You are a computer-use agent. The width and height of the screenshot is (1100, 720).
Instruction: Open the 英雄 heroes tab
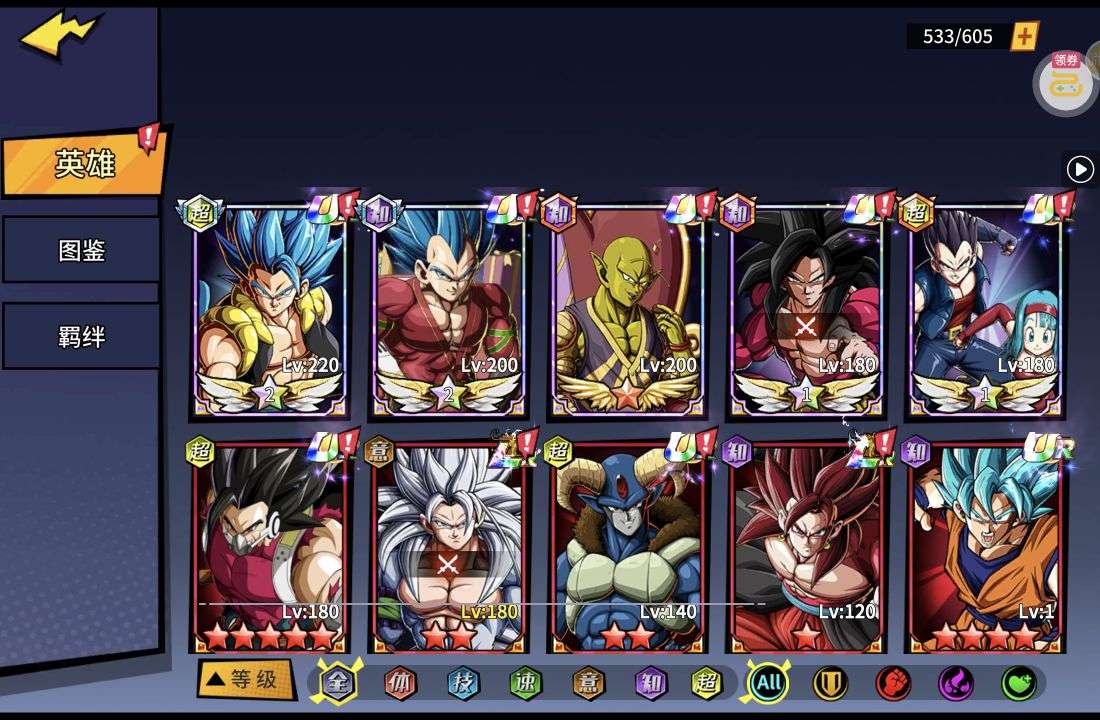[84, 163]
